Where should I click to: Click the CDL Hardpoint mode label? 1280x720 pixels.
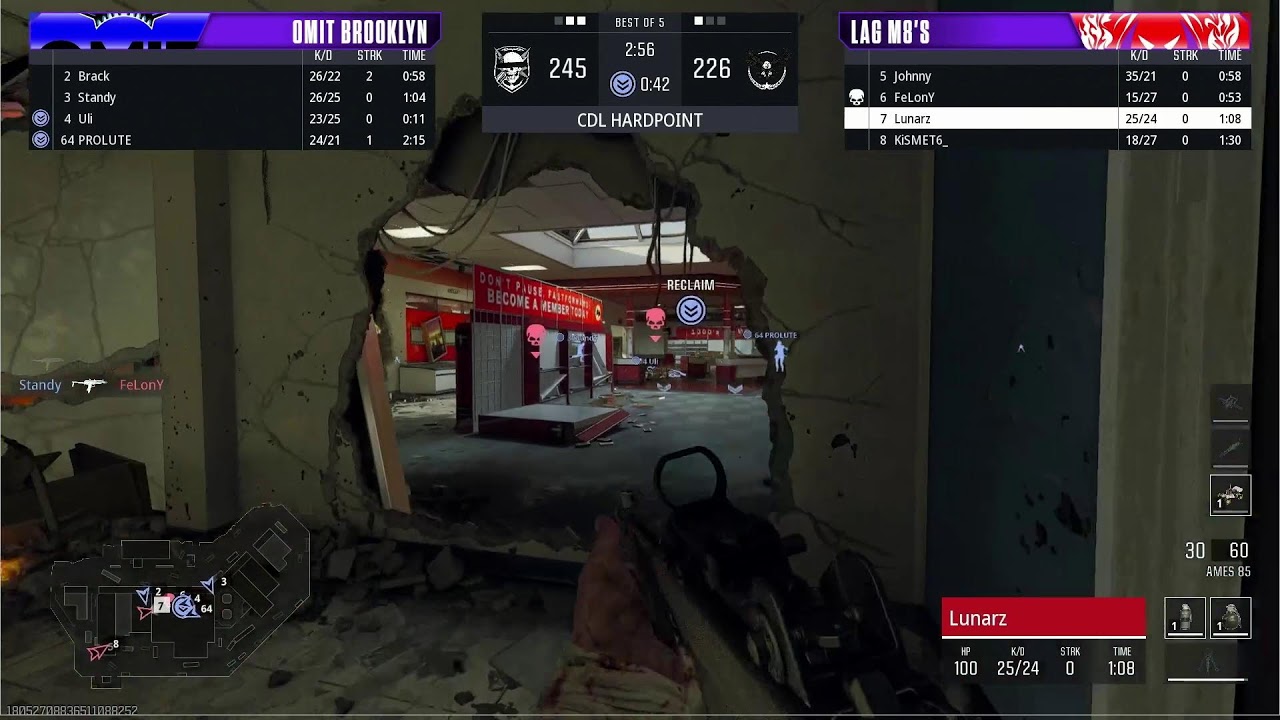coord(640,120)
